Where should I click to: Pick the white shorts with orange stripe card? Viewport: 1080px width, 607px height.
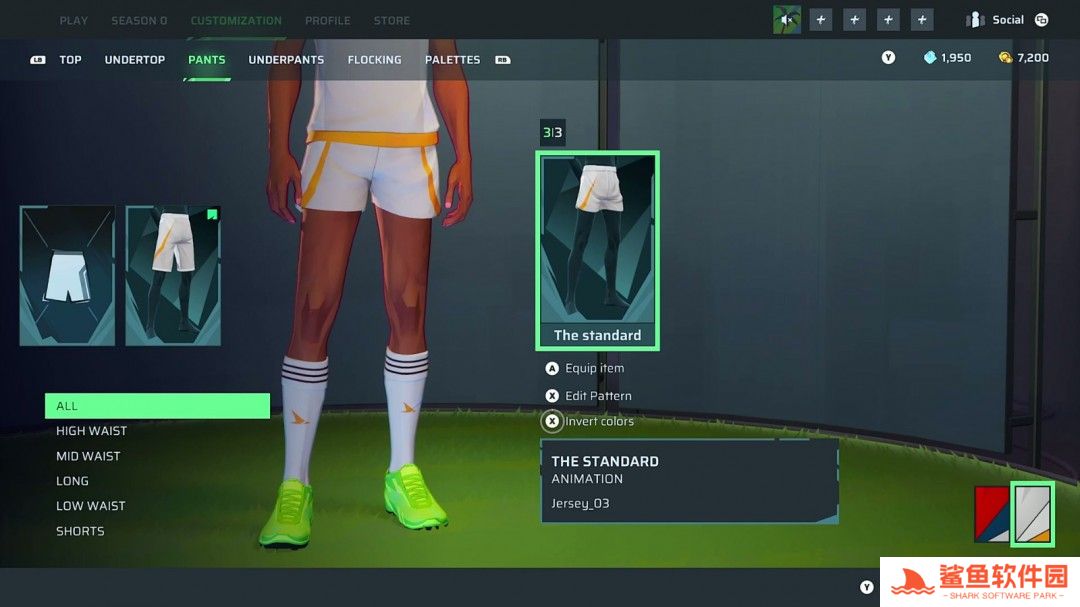click(x=173, y=276)
